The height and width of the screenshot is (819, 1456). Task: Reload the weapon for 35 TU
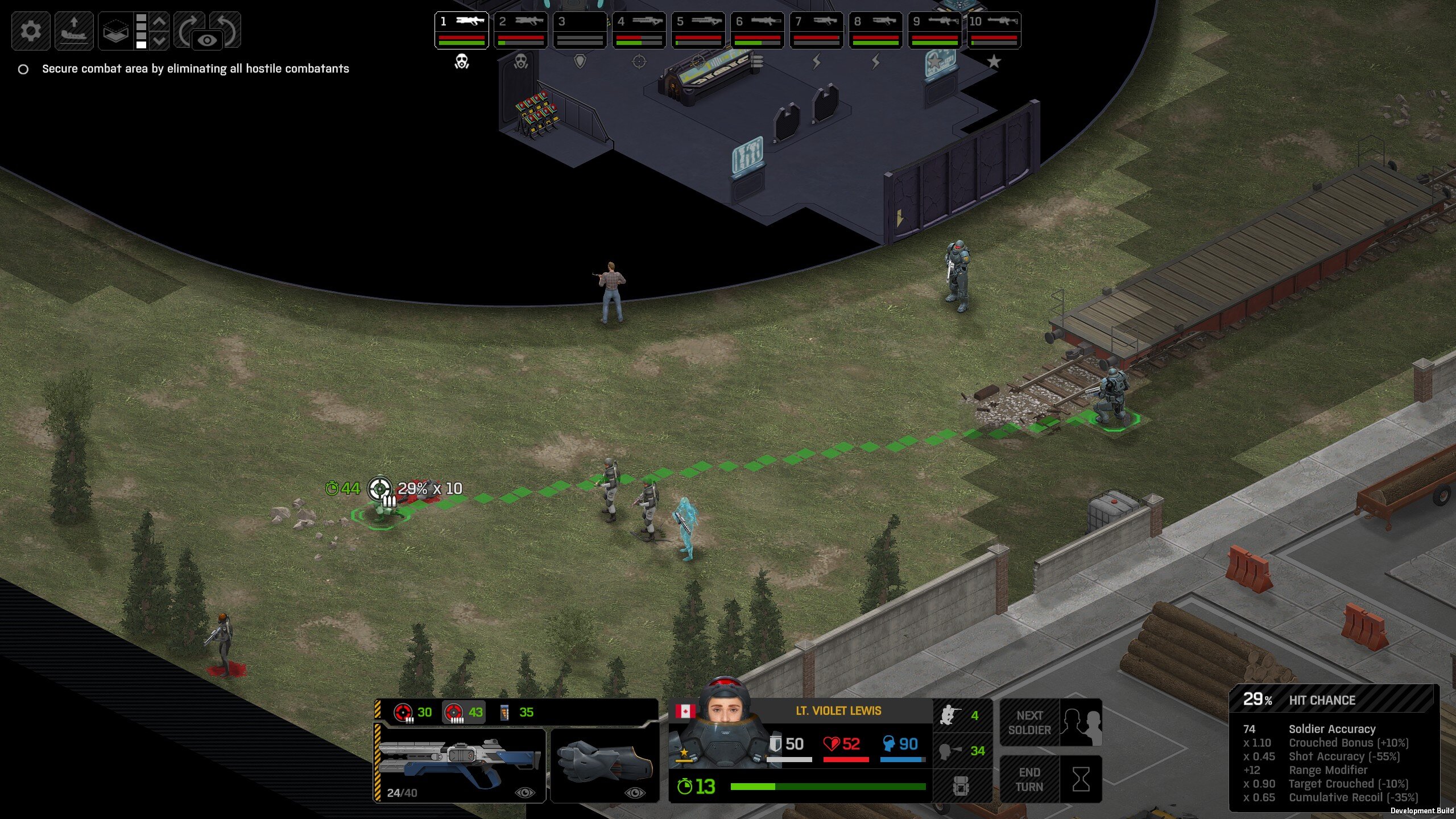point(516,712)
